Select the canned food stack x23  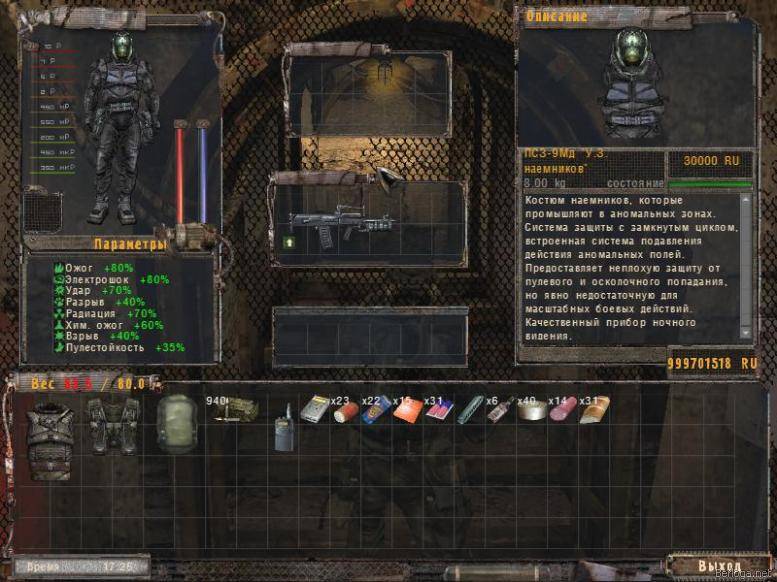345,411
